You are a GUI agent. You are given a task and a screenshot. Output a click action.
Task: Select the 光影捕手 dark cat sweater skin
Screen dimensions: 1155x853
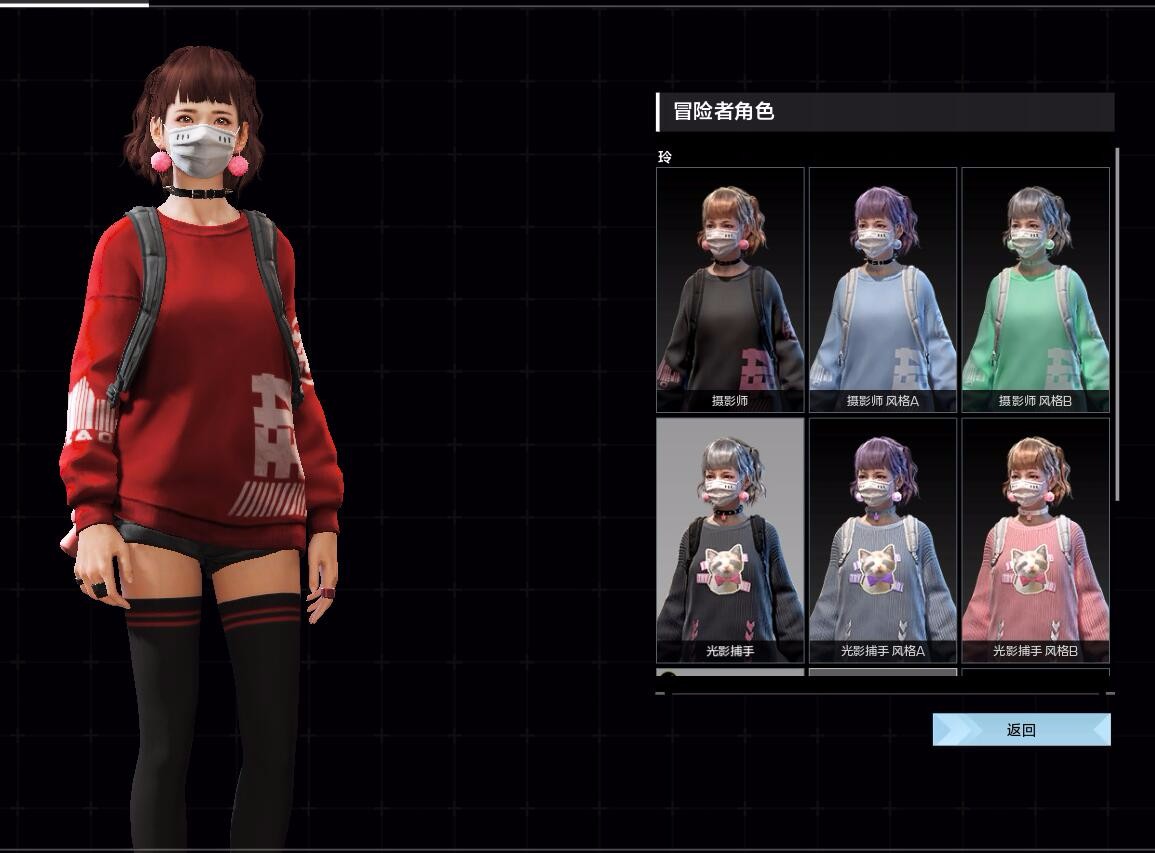(730, 540)
